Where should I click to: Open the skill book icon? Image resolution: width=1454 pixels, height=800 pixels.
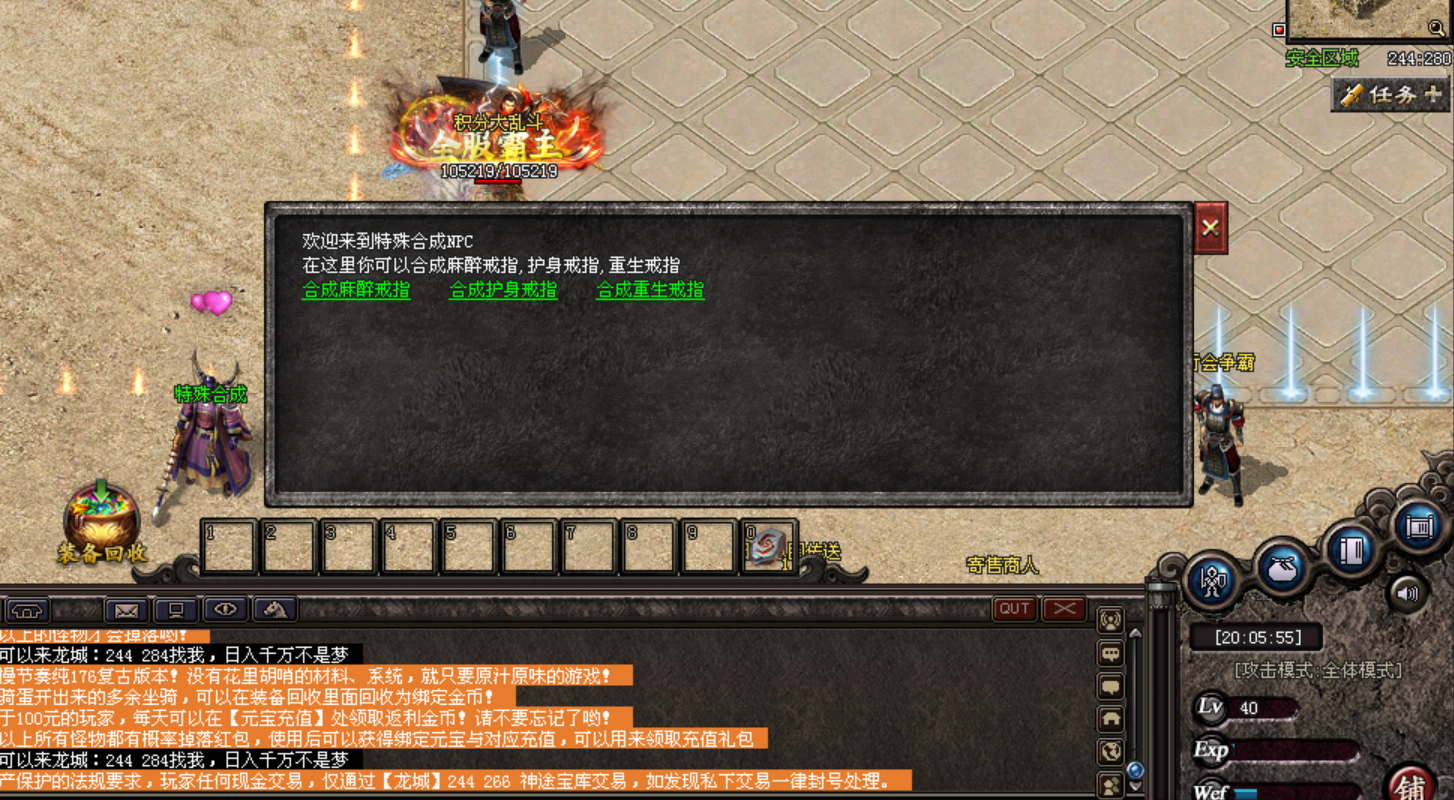click(x=1350, y=548)
